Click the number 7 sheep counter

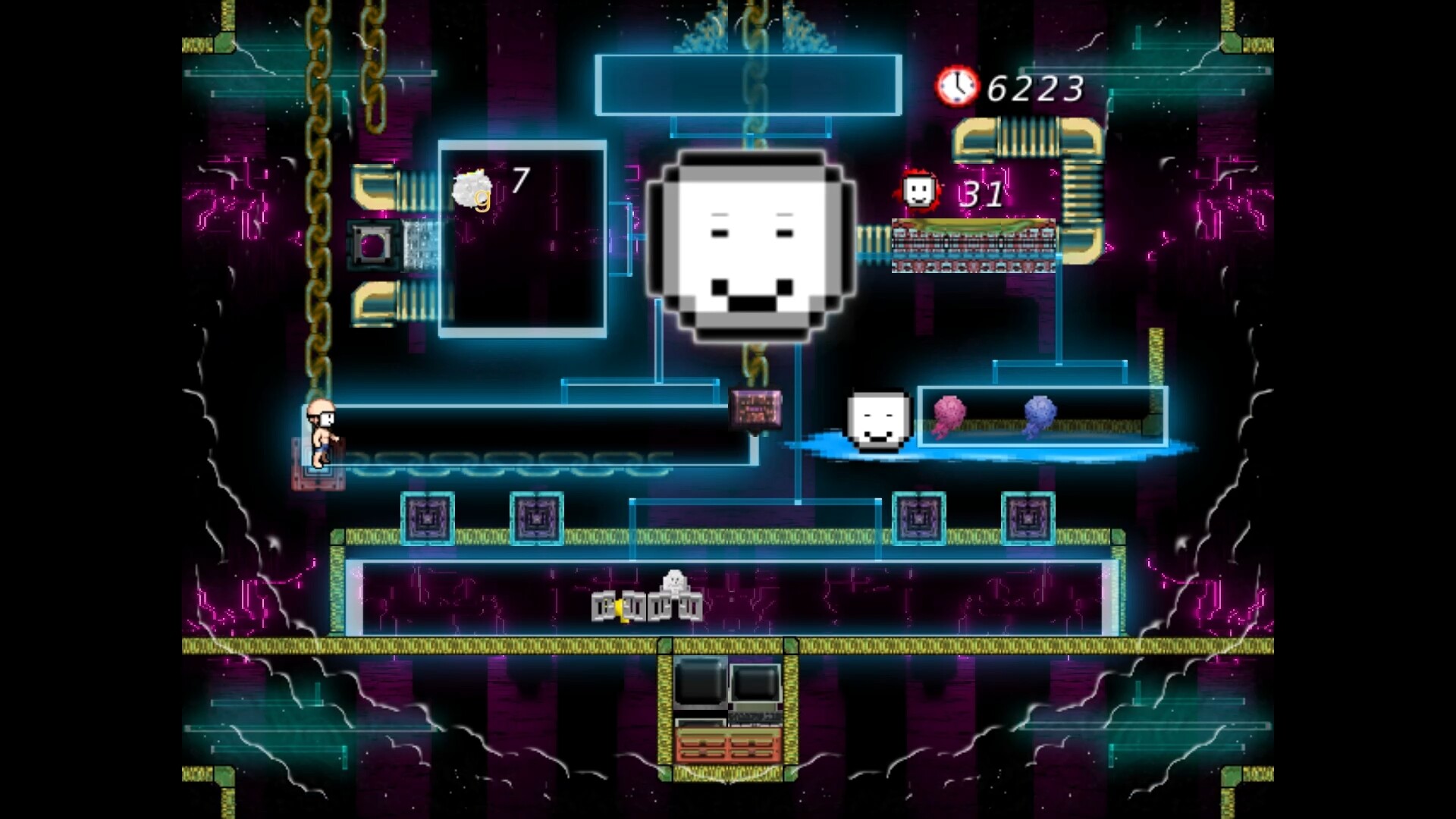tap(520, 180)
